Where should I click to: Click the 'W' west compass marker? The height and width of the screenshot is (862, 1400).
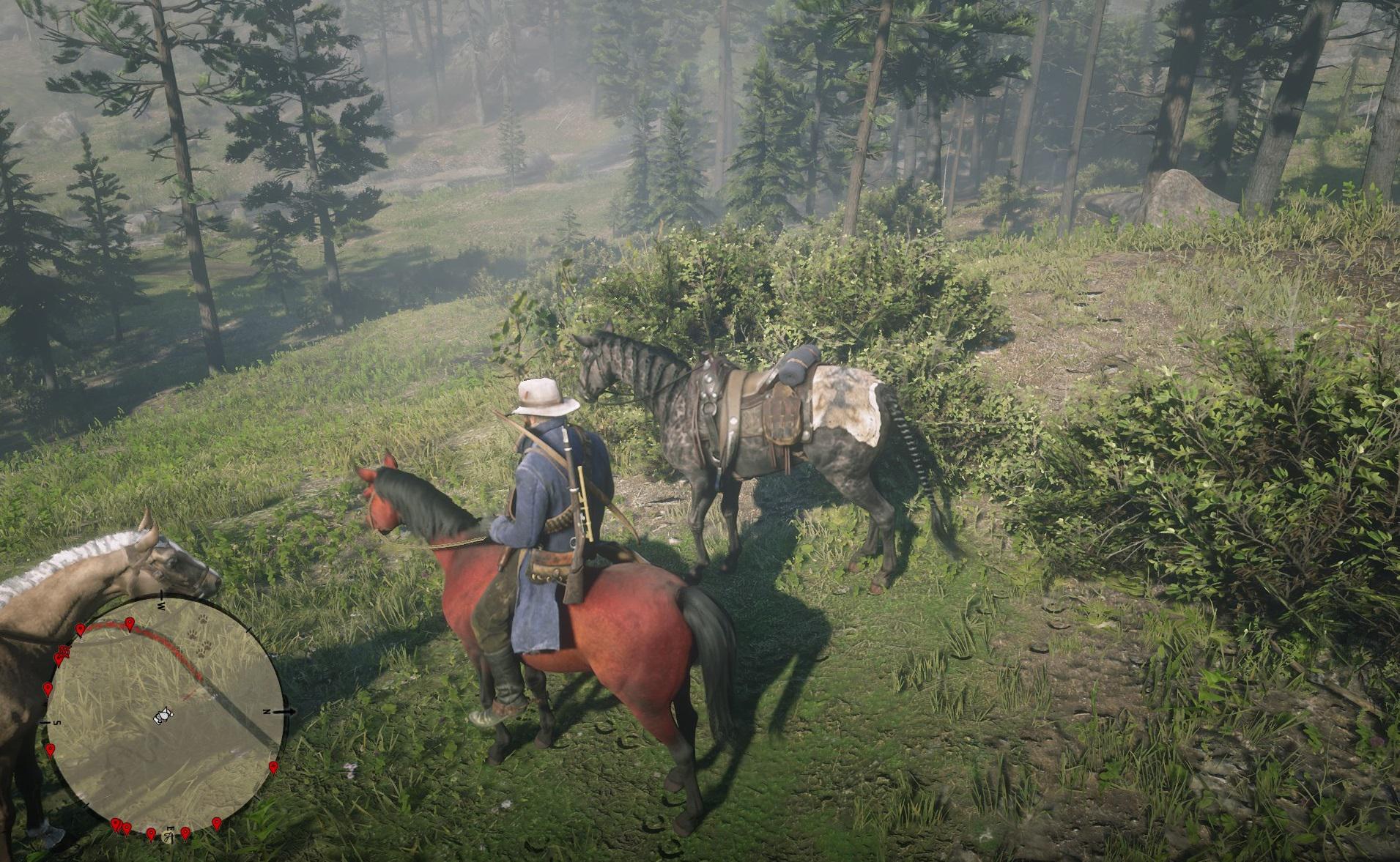160,605
